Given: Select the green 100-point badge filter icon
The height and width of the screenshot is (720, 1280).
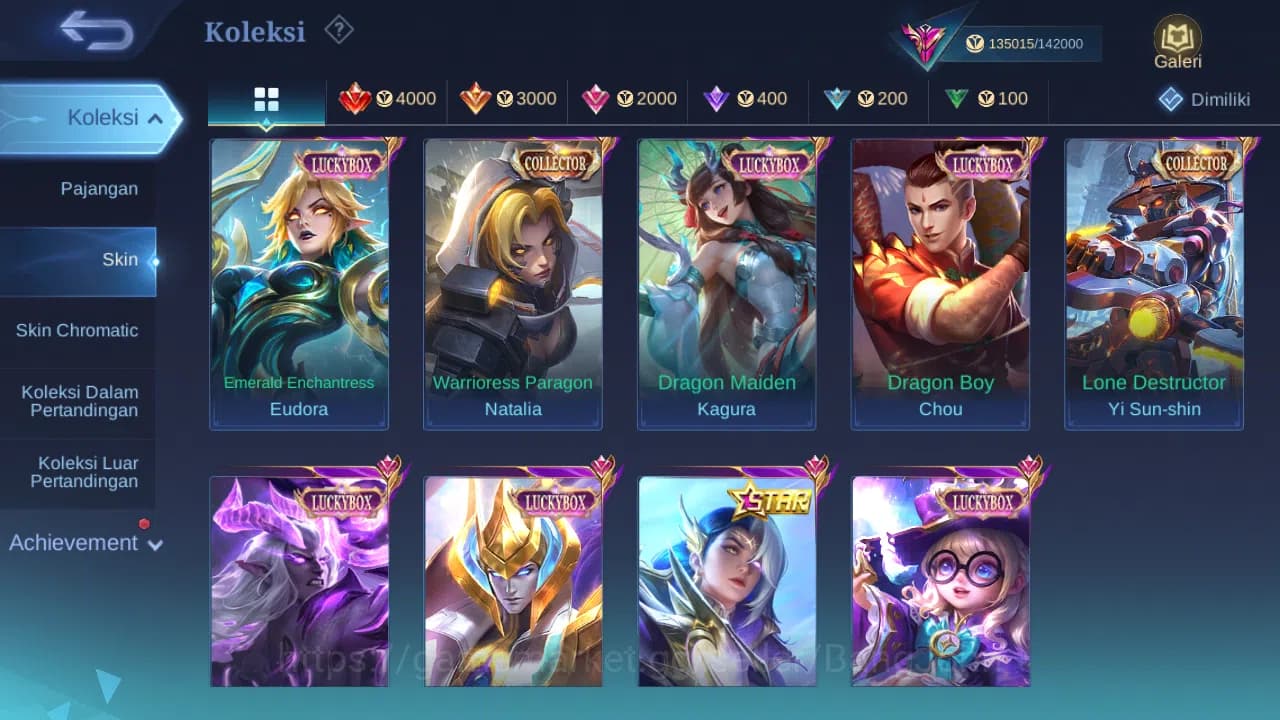Looking at the screenshot, I should tap(957, 99).
